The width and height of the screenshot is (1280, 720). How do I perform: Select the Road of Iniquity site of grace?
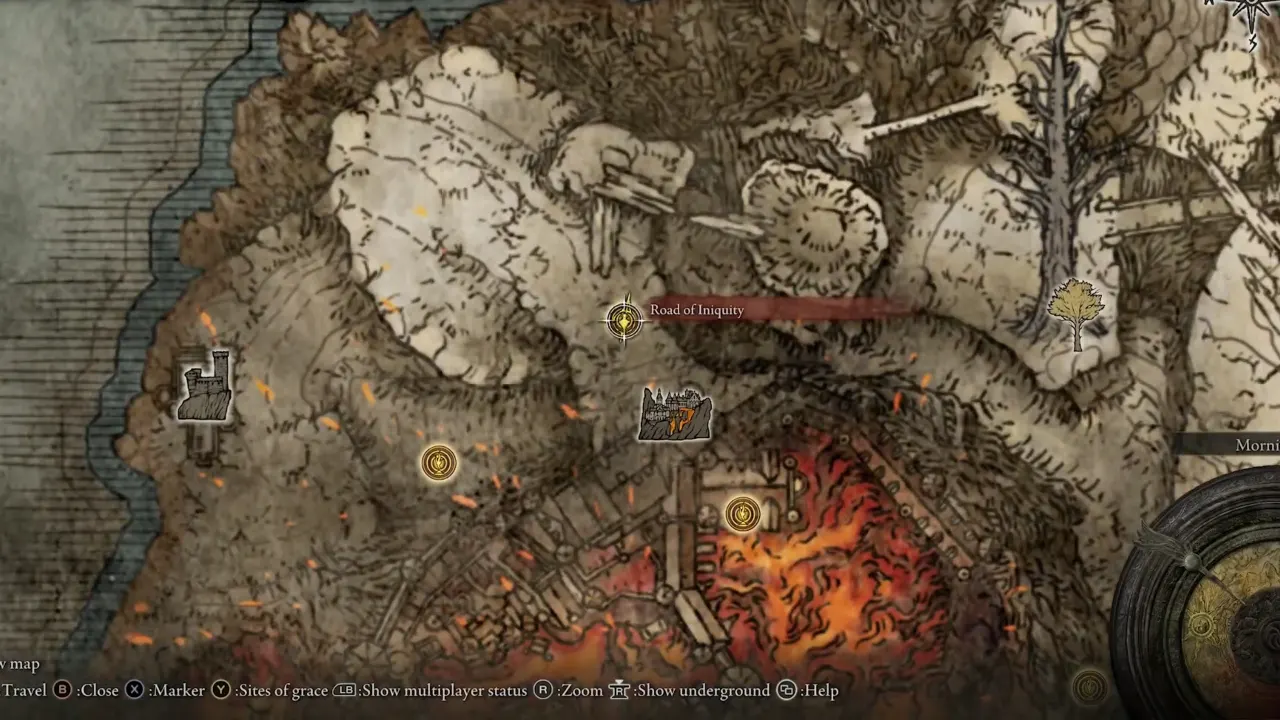tap(624, 320)
